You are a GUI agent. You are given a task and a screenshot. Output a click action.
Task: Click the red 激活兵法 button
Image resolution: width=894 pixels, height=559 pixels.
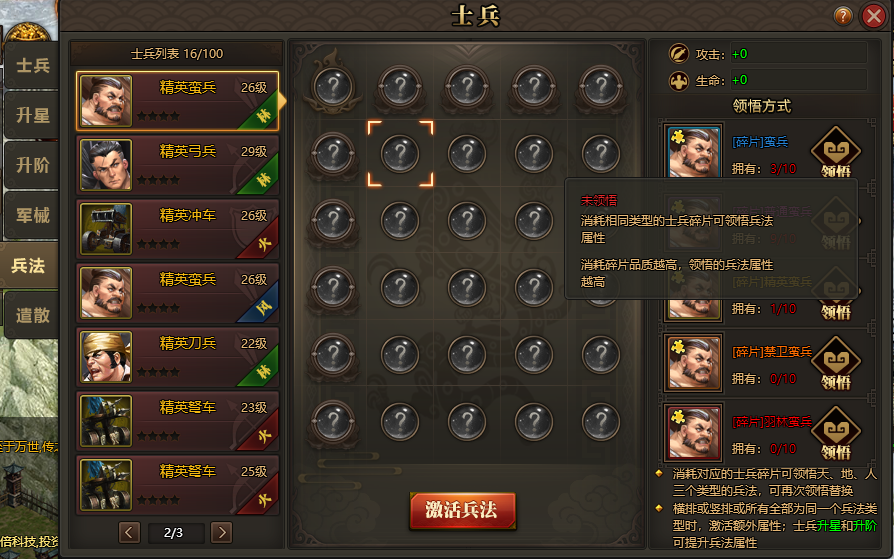(x=461, y=510)
